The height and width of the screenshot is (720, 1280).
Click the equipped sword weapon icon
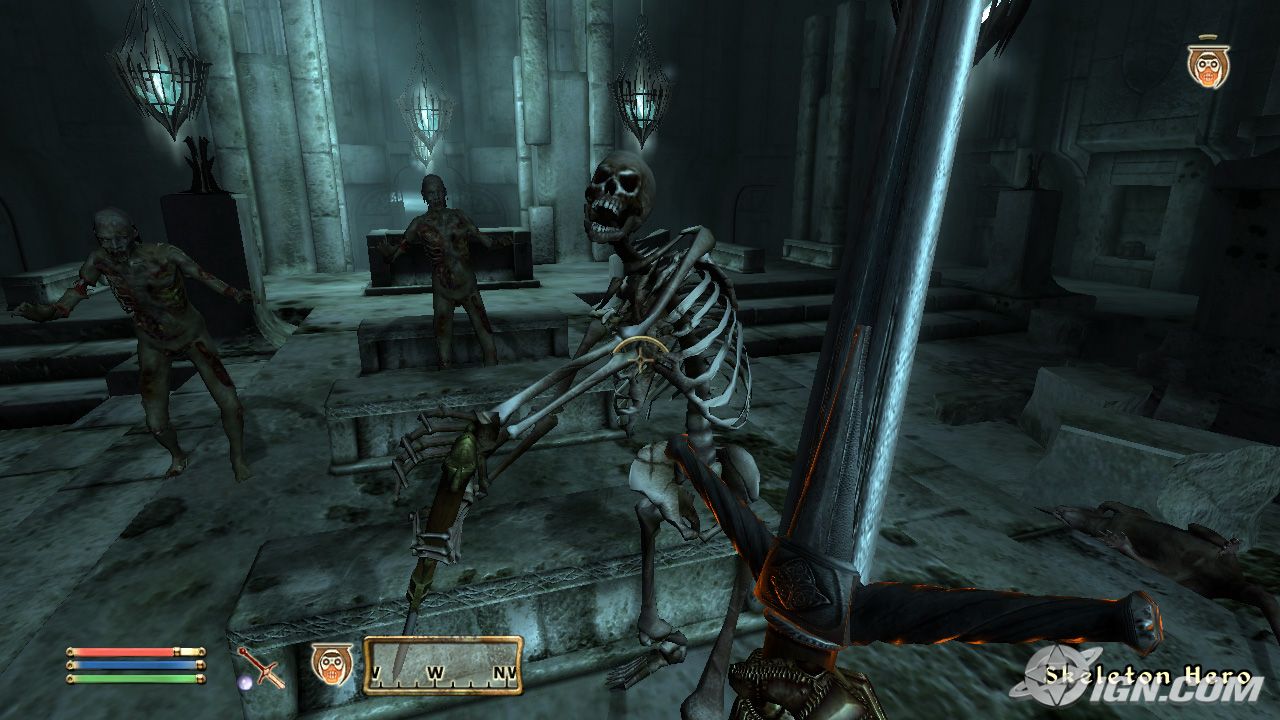261,667
